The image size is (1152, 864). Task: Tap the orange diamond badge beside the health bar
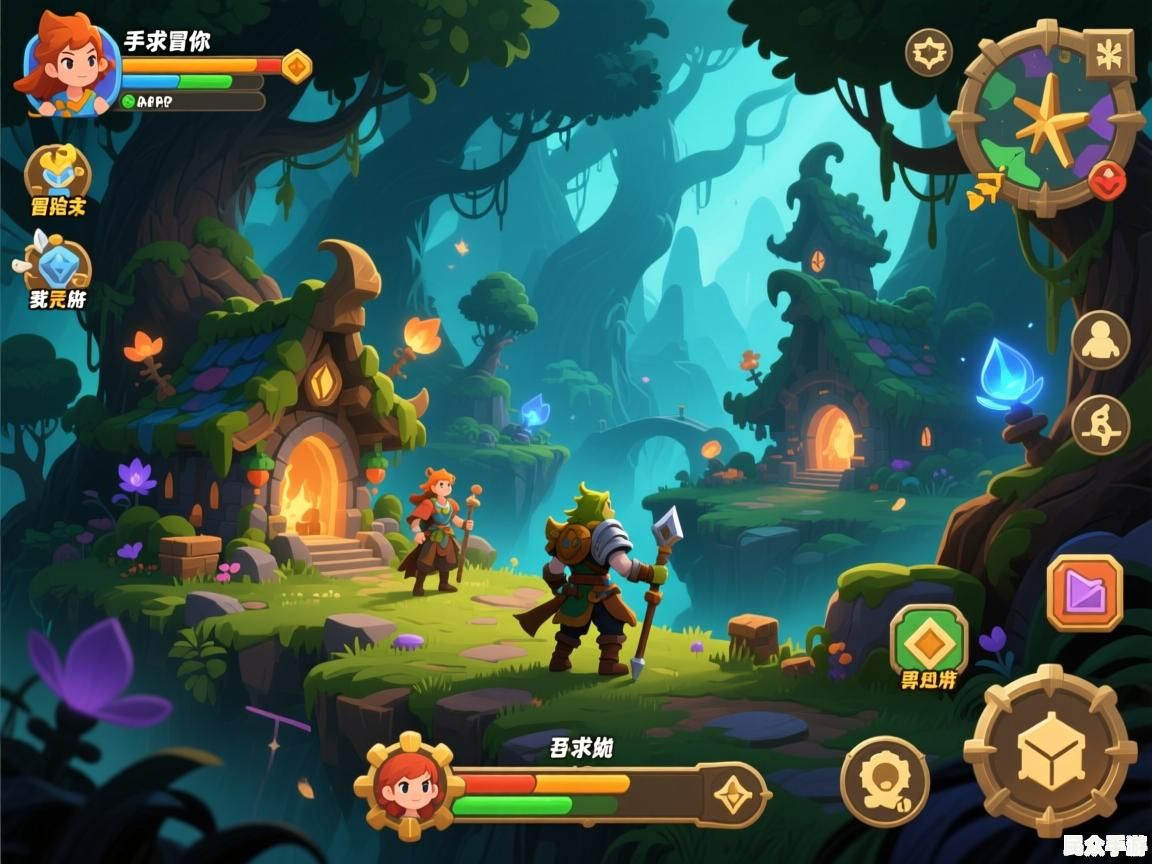coord(296,66)
